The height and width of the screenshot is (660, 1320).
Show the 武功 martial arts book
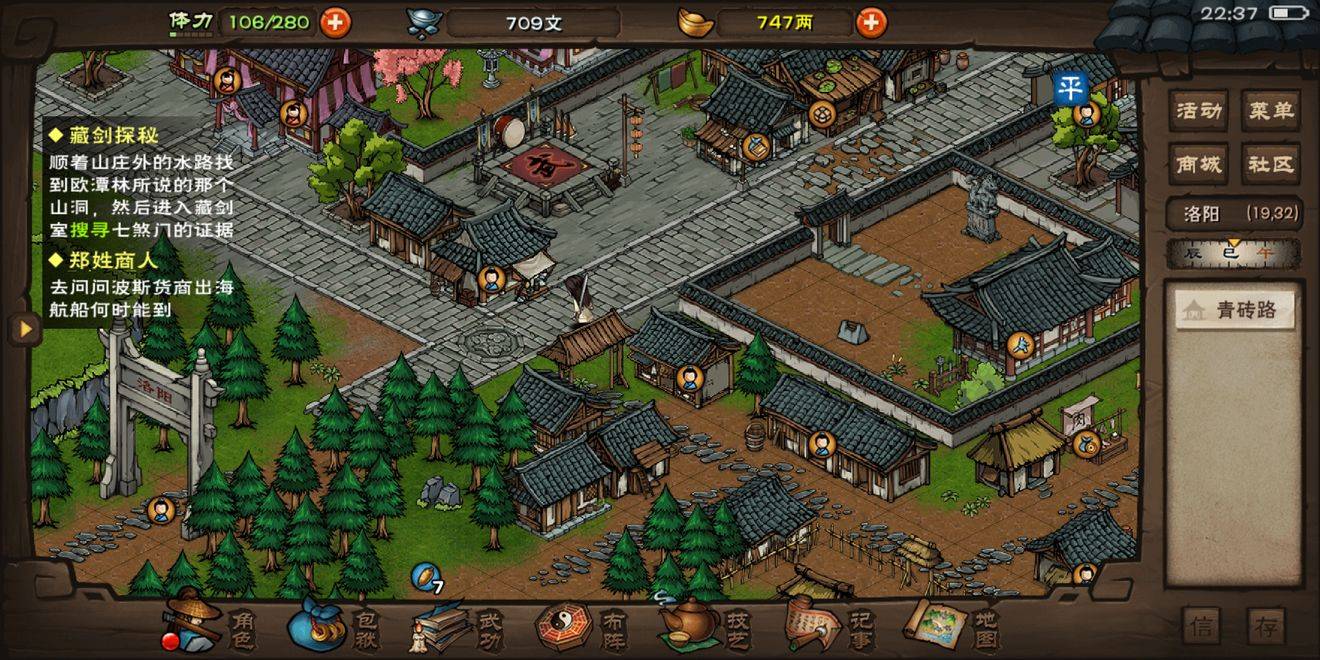(457, 627)
